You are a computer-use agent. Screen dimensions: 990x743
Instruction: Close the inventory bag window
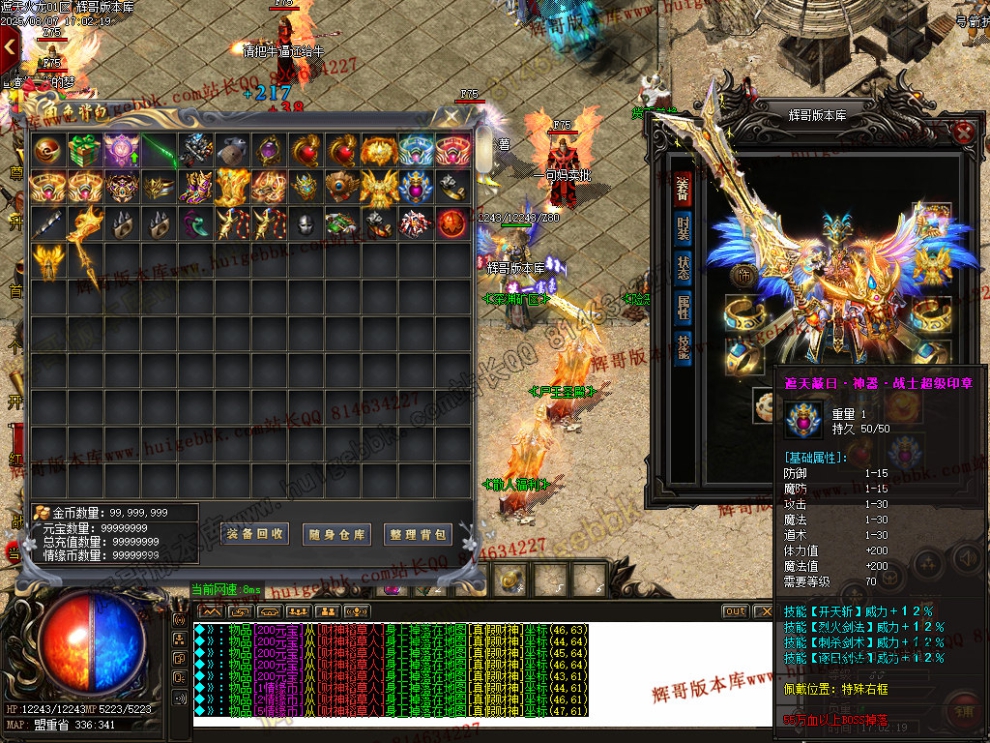pyautogui.click(x=452, y=116)
